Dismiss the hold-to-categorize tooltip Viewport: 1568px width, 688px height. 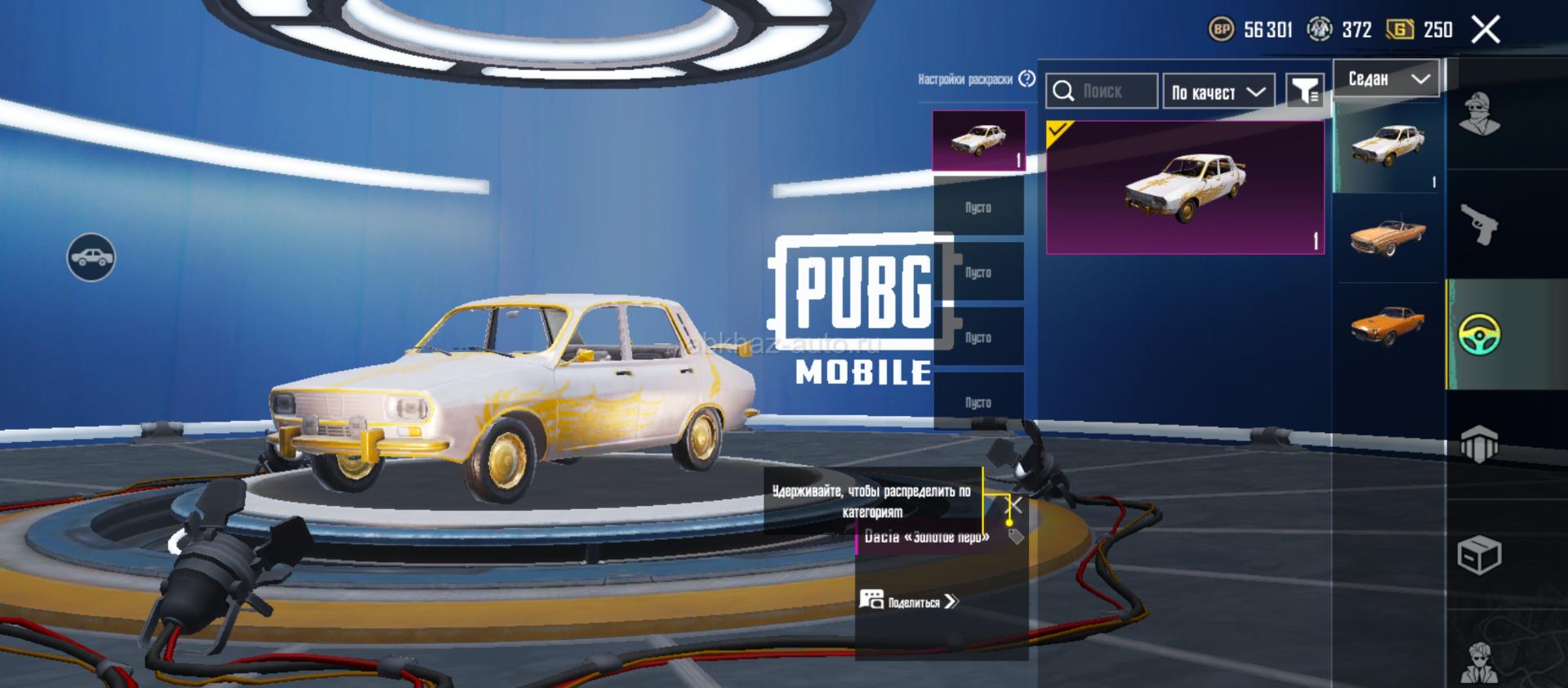pyautogui.click(x=1015, y=505)
